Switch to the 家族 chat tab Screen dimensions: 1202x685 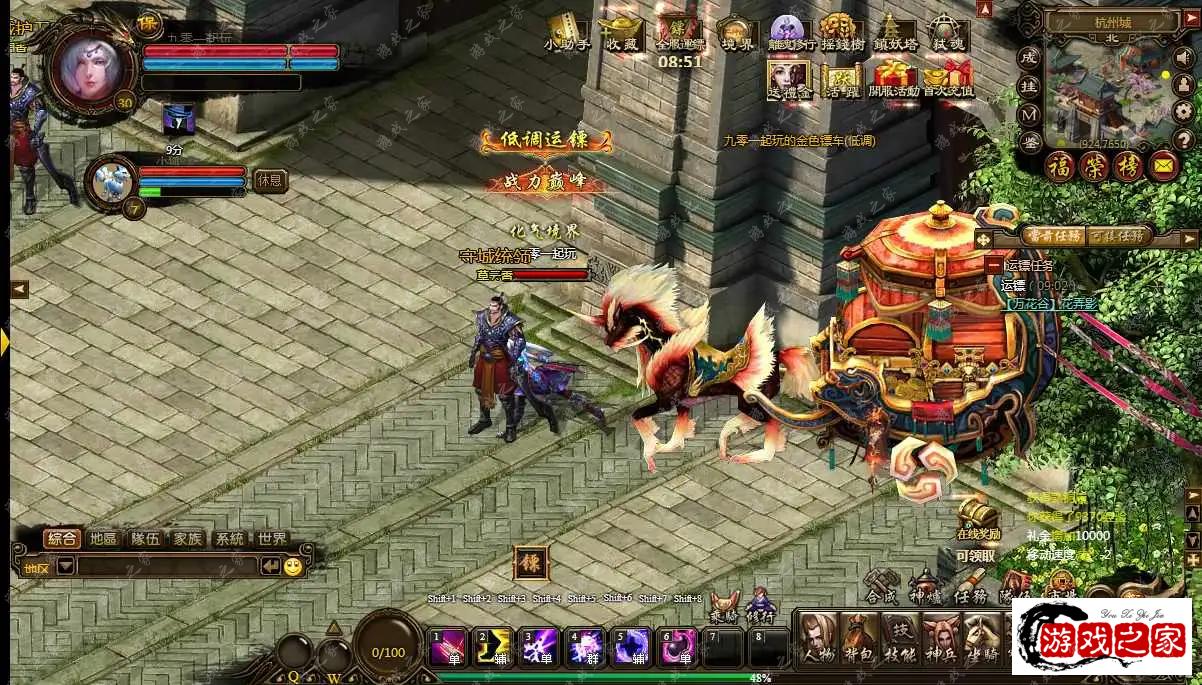(187, 539)
